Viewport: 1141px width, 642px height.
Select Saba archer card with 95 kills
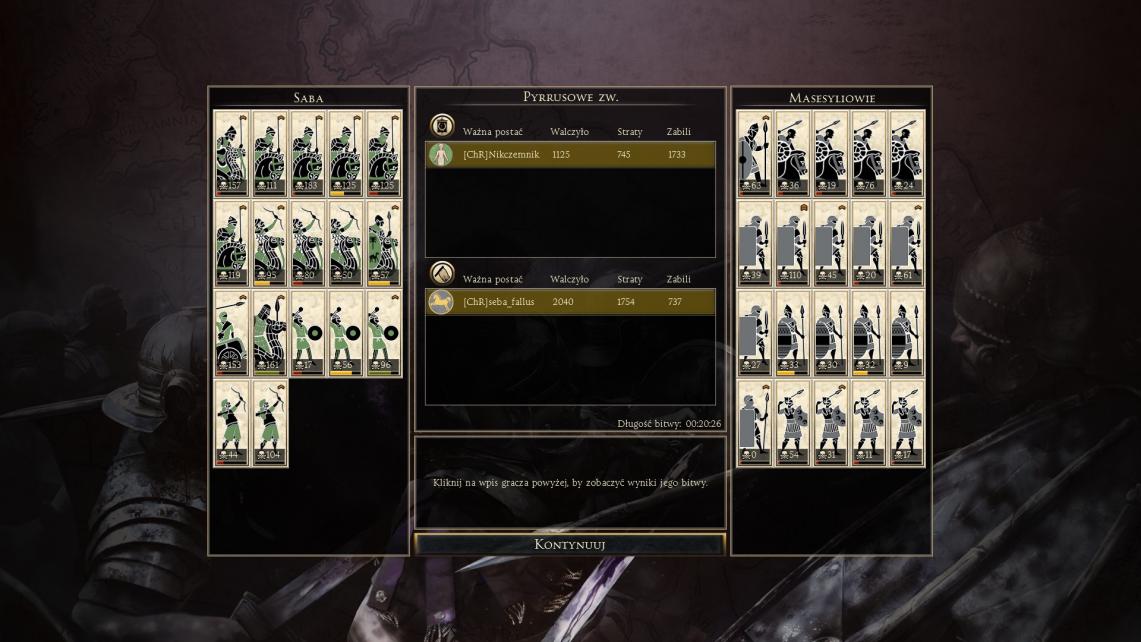pos(270,243)
